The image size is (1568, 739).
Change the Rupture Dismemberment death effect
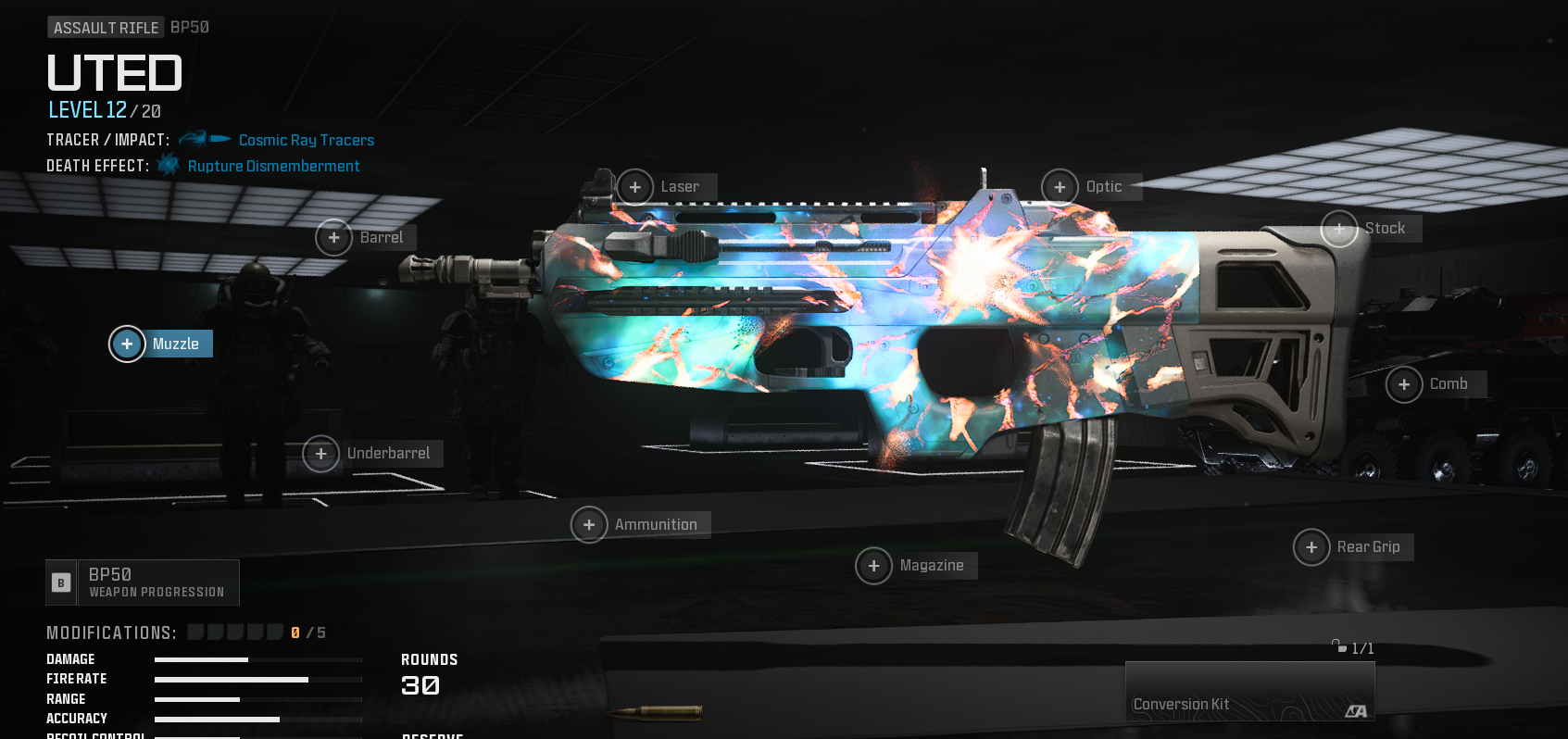tap(273, 167)
